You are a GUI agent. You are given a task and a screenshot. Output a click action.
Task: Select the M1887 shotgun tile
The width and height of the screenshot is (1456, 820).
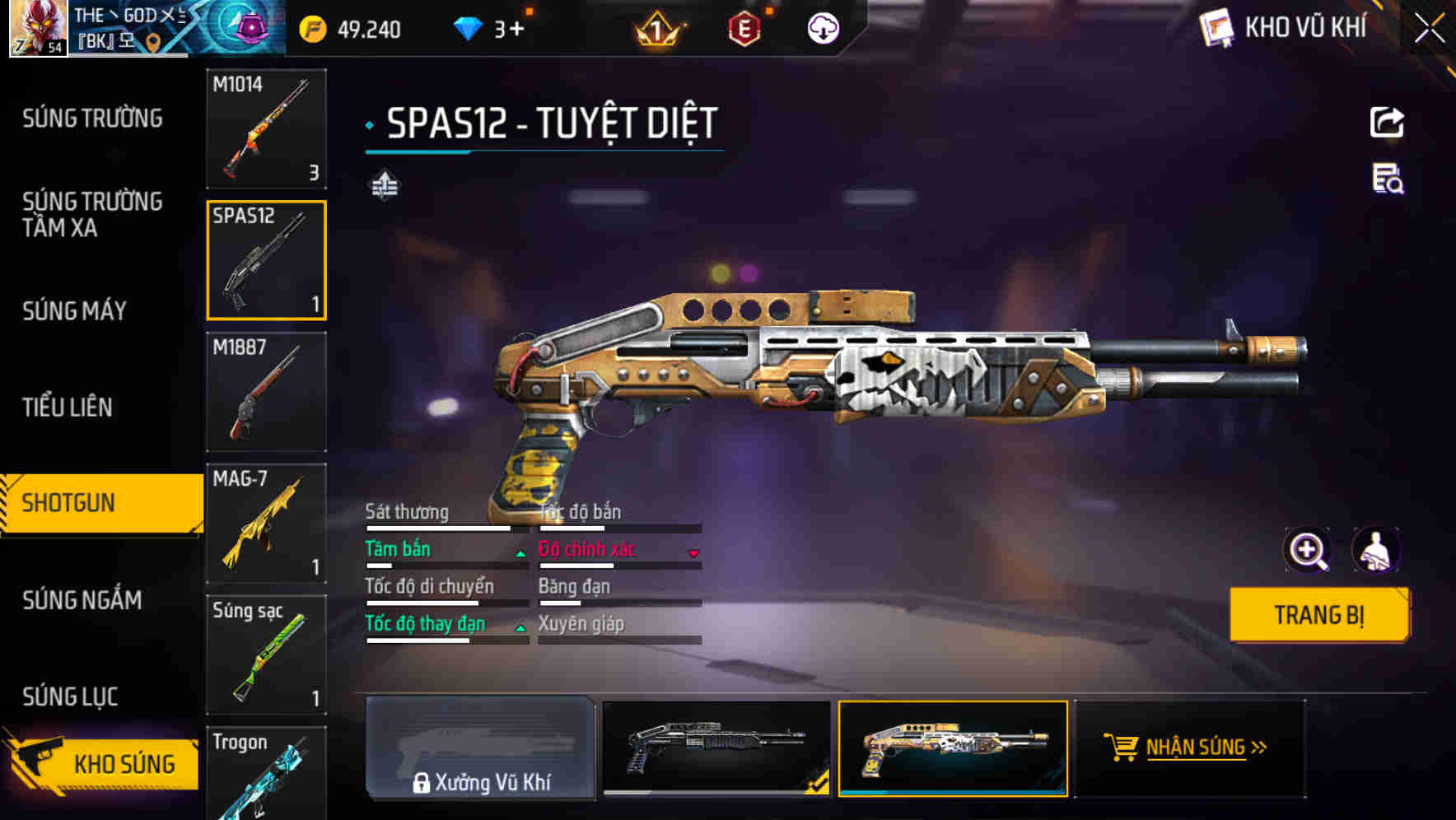click(x=266, y=392)
